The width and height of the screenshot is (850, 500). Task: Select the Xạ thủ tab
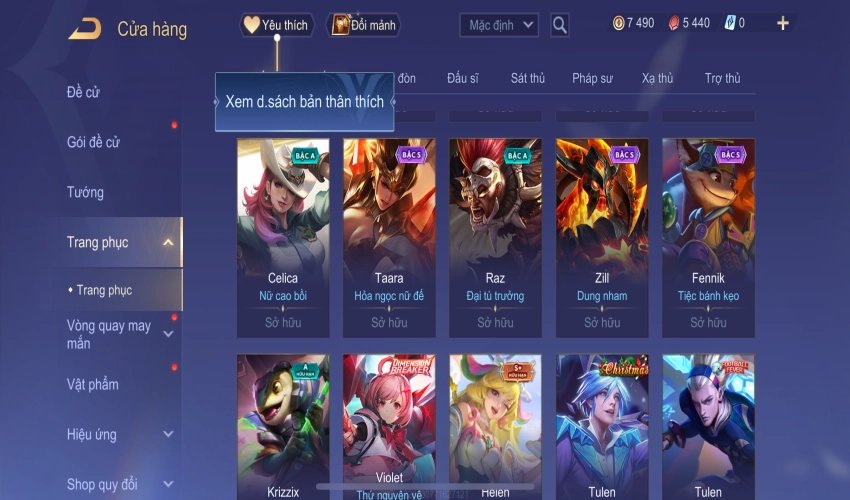click(657, 78)
